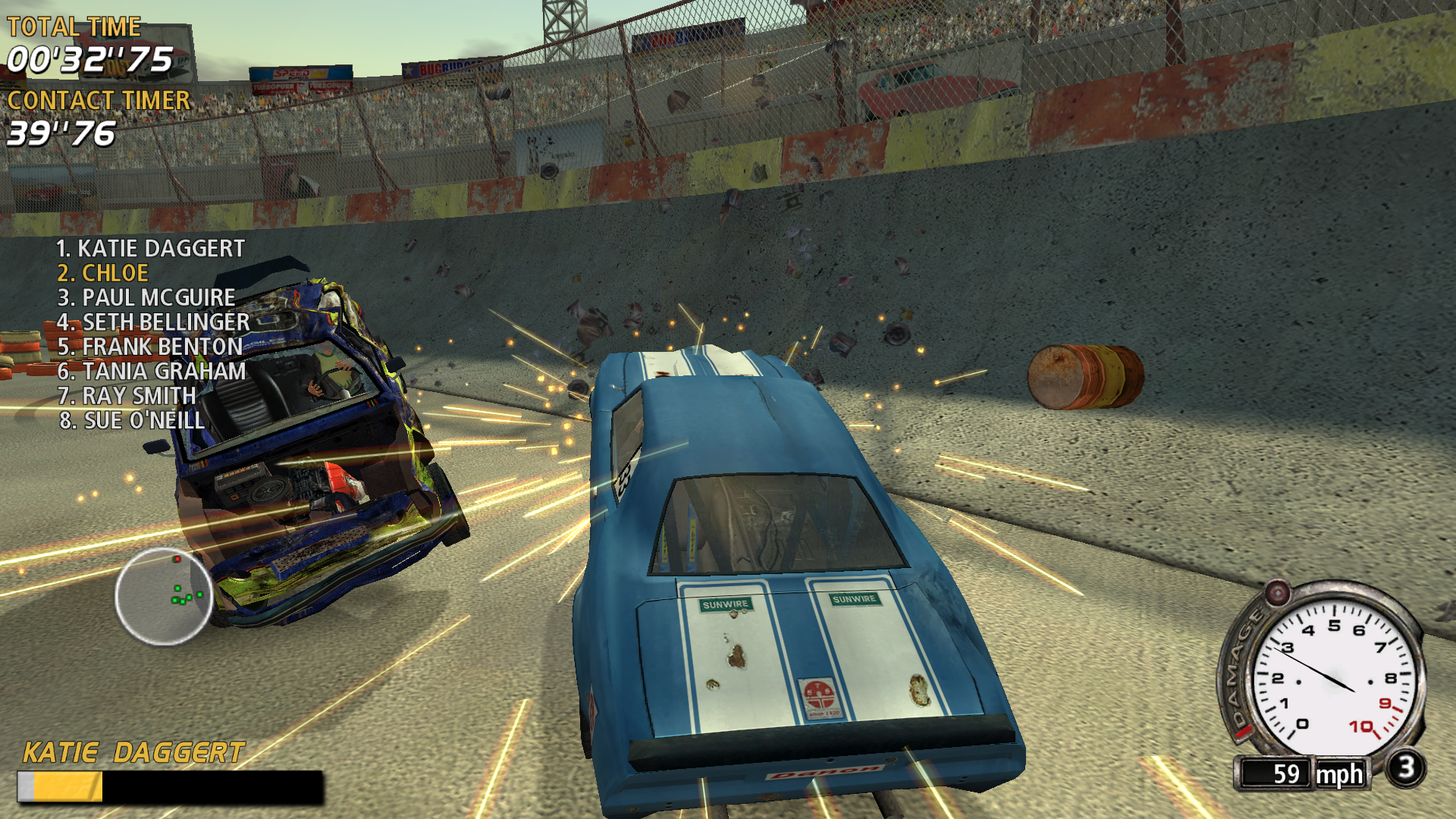Pick Paul McGuire from the standings
The width and height of the screenshot is (1456, 819).
[146, 297]
